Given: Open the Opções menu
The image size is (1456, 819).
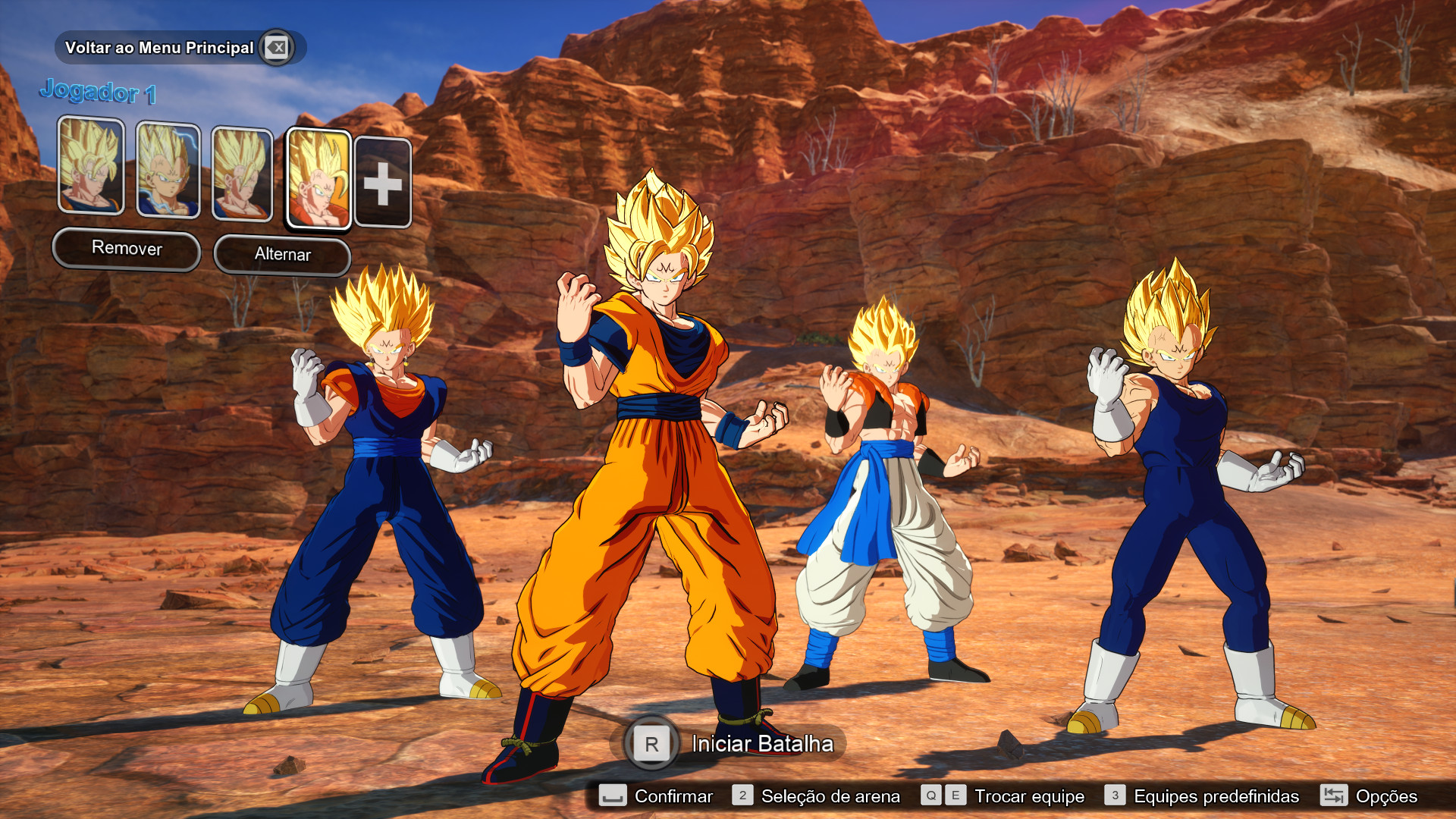Looking at the screenshot, I should (x=1386, y=797).
